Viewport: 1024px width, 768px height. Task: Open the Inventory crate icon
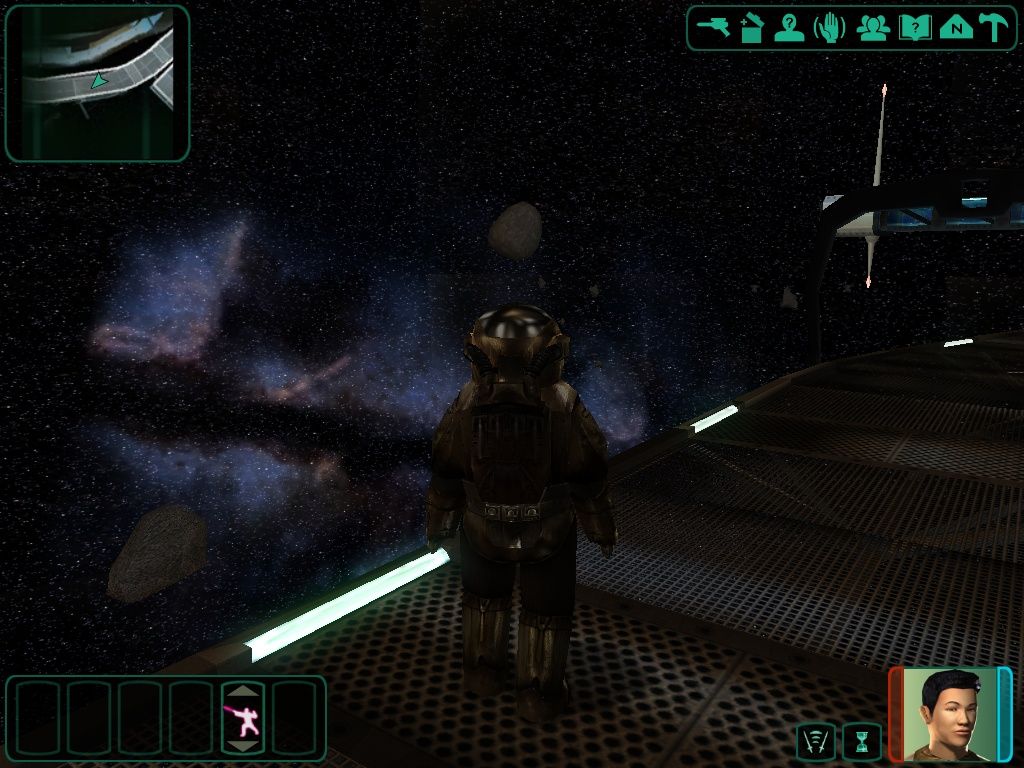click(751, 28)
